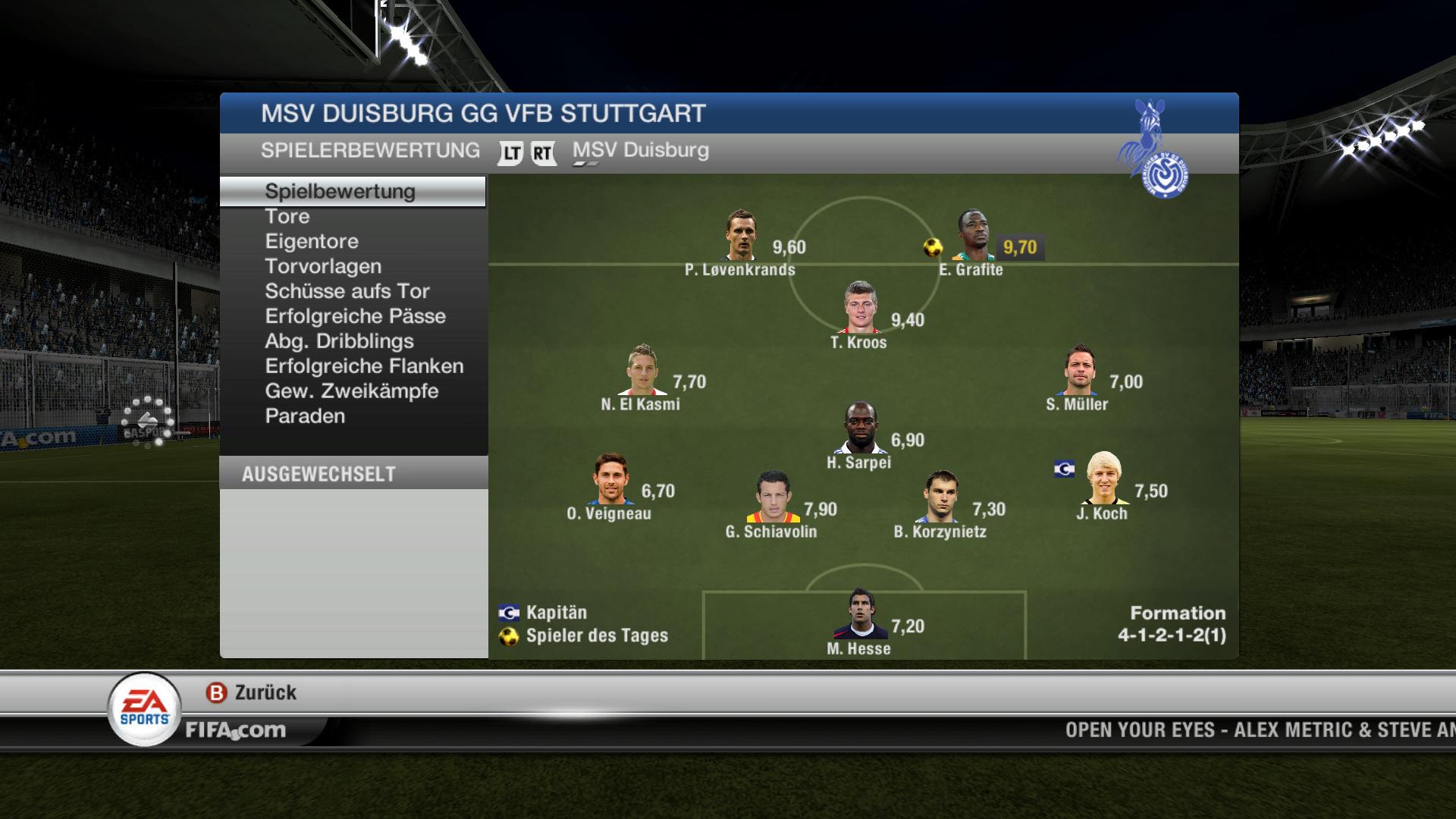Select Schüsse aufs Tor entry
The height and width of the screenshot is (819, 1456).
point(347,292)
